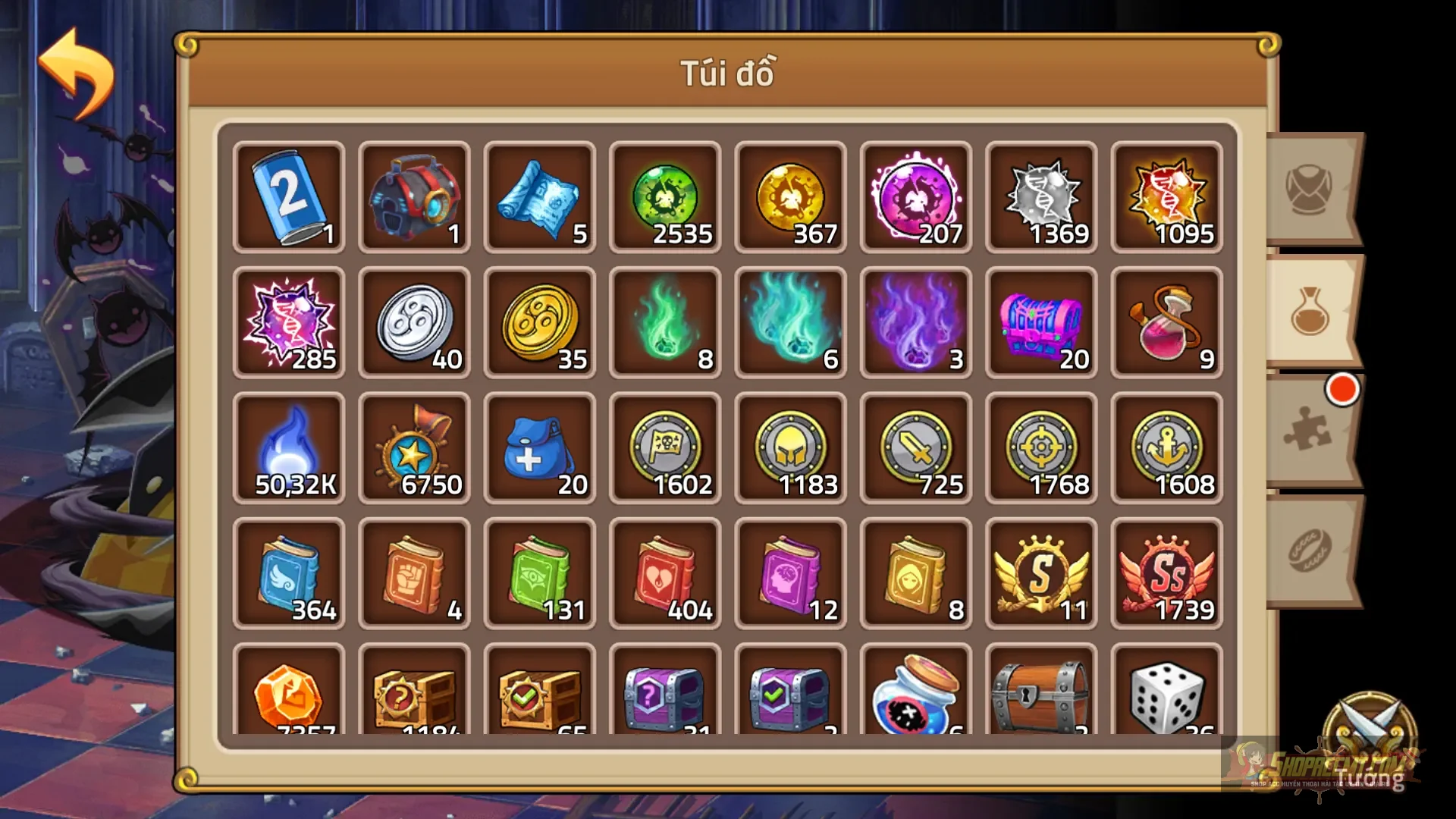Viewport: 1456px width, 819px height.
Task: Select the blue flame item showing 50,32K
Action: point(289,449)
